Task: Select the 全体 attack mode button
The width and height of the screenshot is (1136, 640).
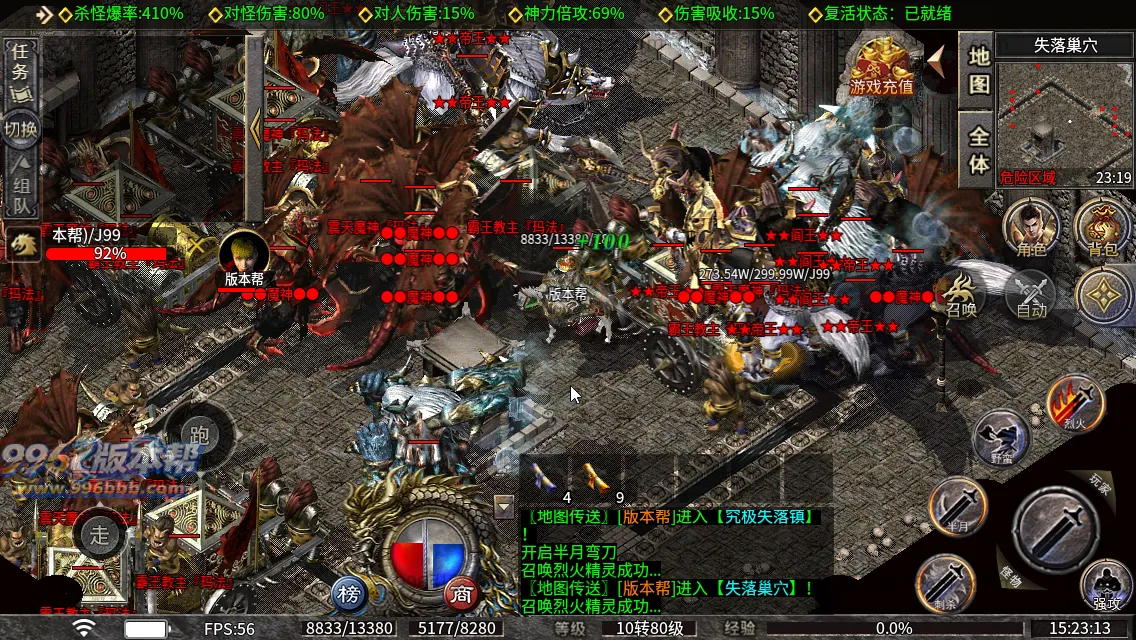Action: coord(977,149)
